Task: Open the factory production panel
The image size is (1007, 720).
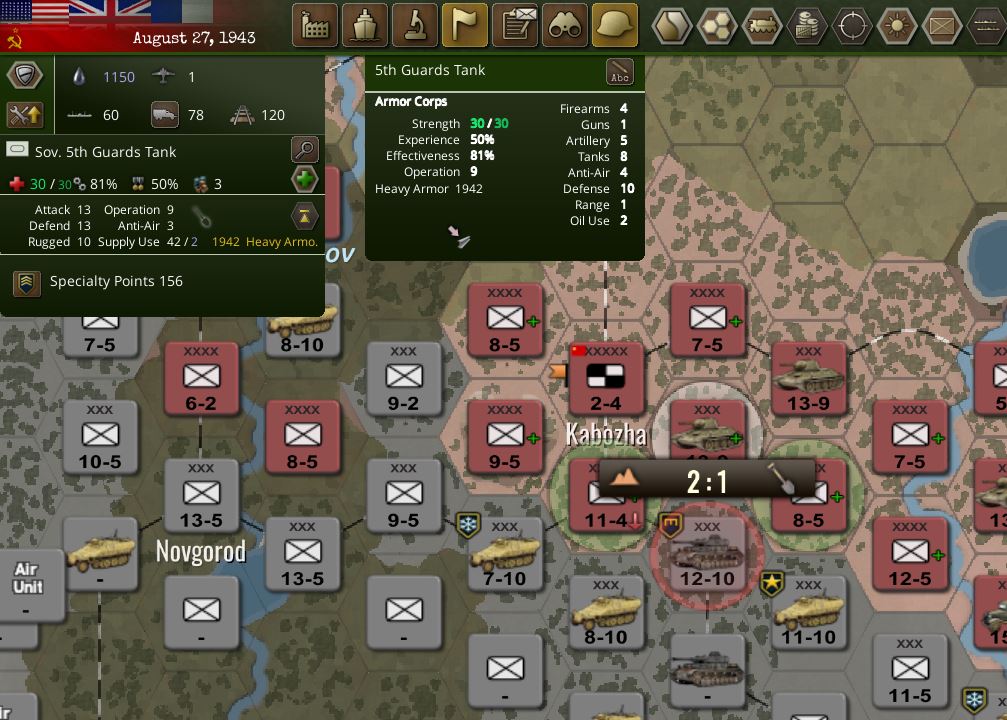Action: [315, 26]
